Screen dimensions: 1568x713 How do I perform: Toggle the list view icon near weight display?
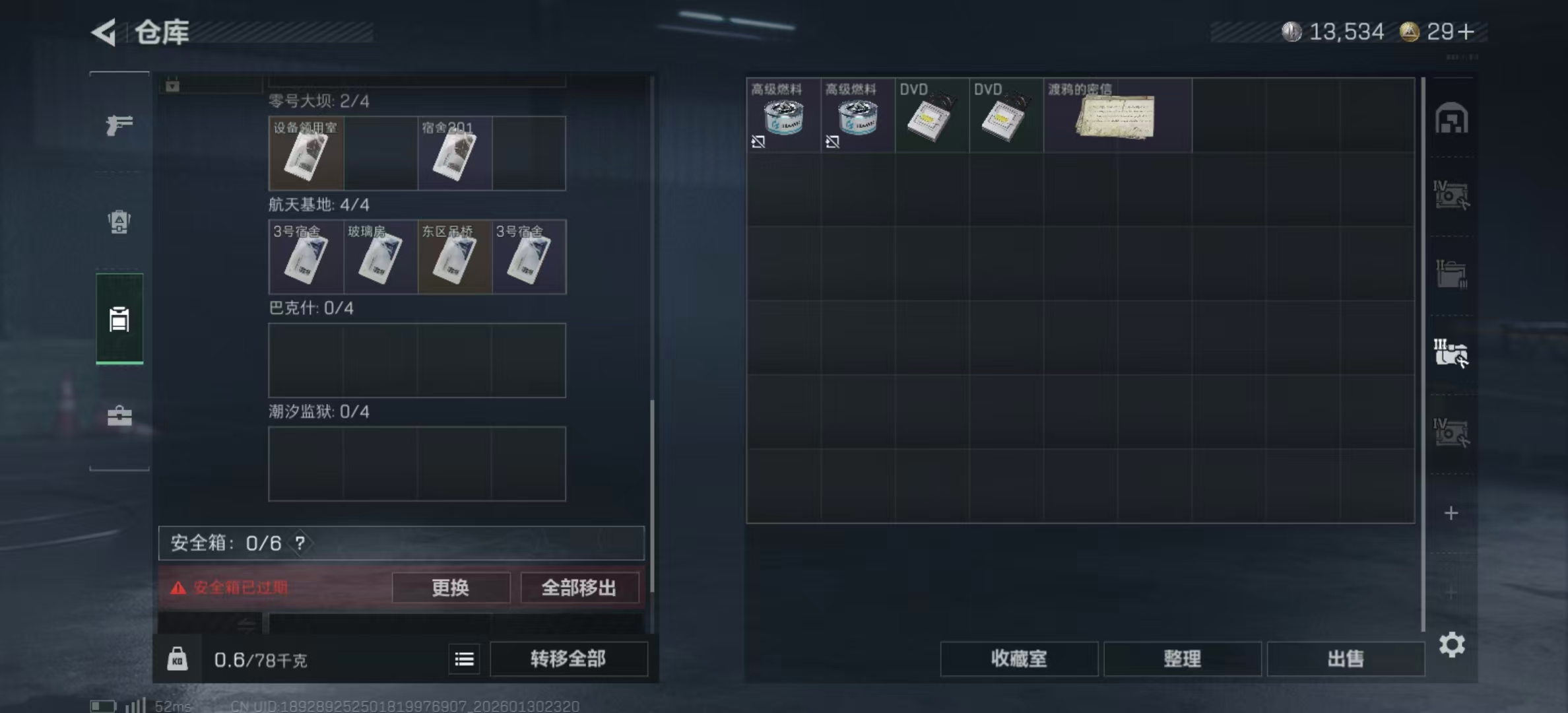point(464,659)
